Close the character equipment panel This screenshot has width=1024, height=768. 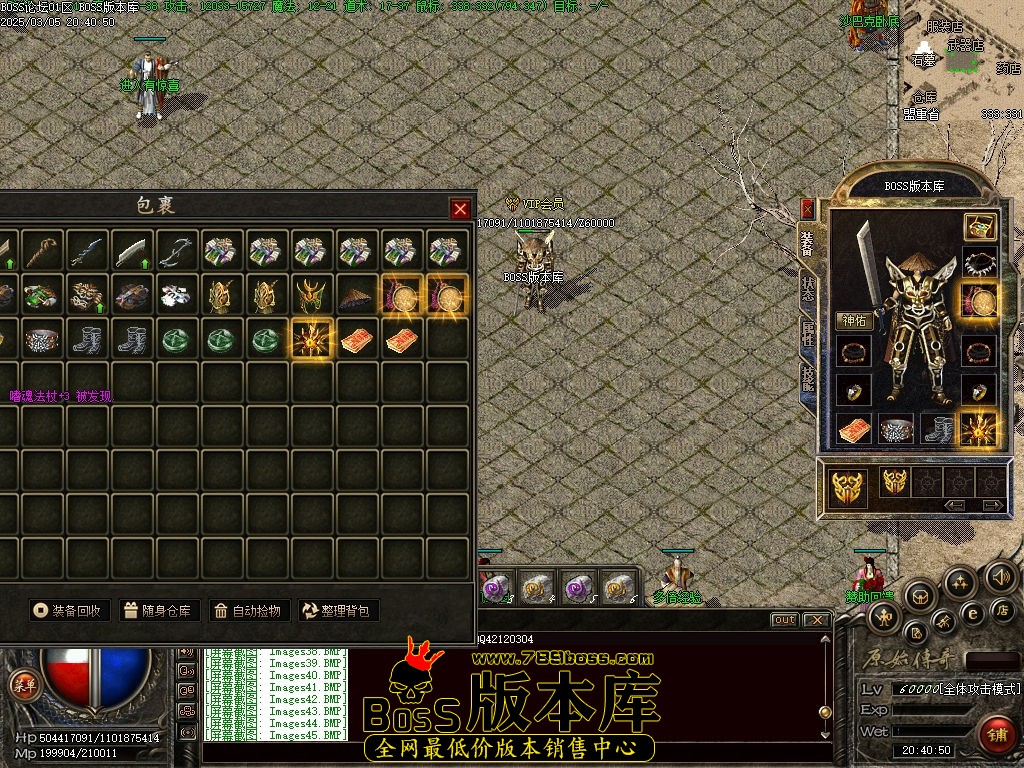click(x=808, y=209)
